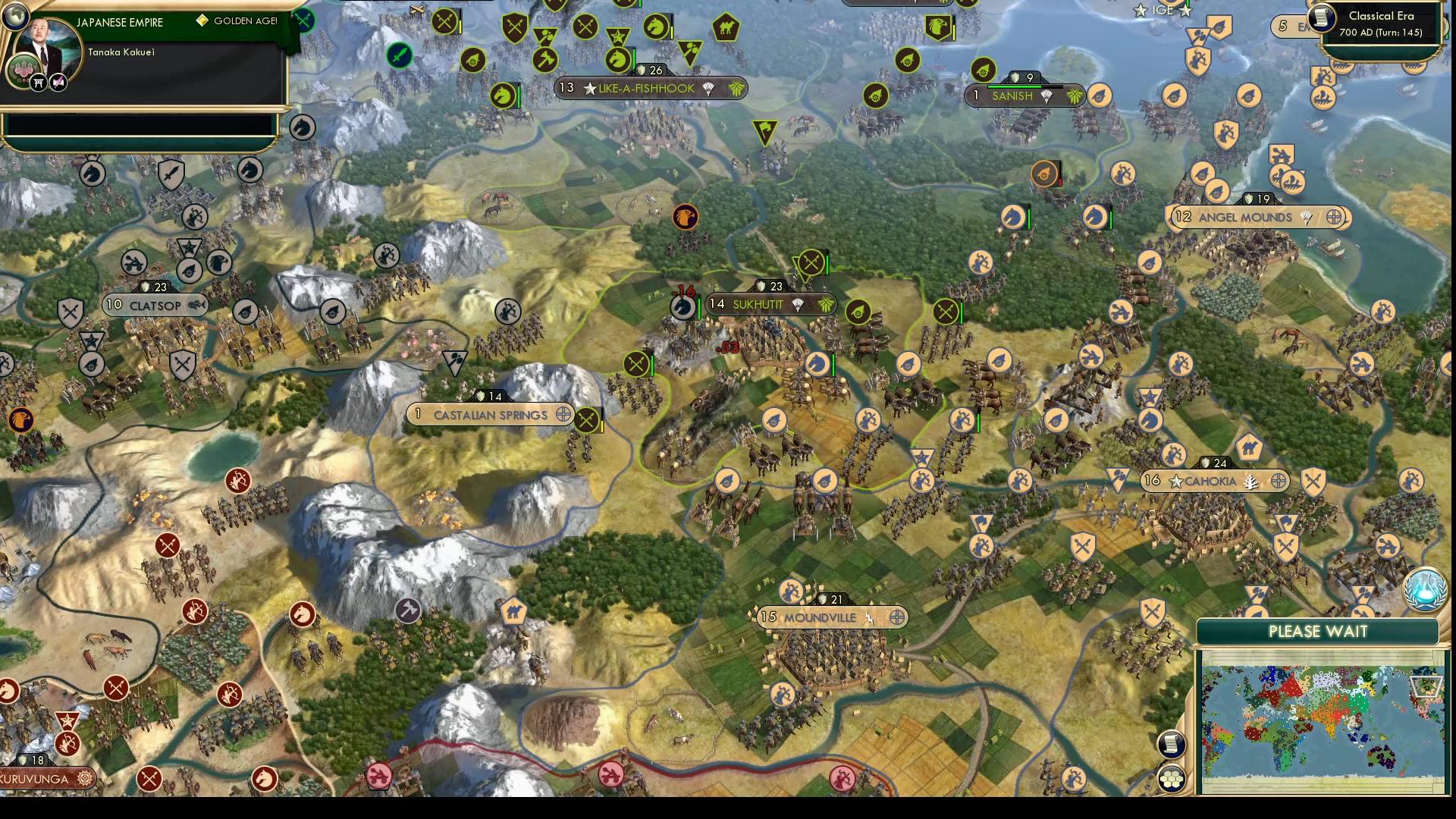Image resolution: width=1456 pixels, height=819 pixels.
Task: Toggle Cahokia's citizen focus crosshair
Action: click(x=1279, y=481)
